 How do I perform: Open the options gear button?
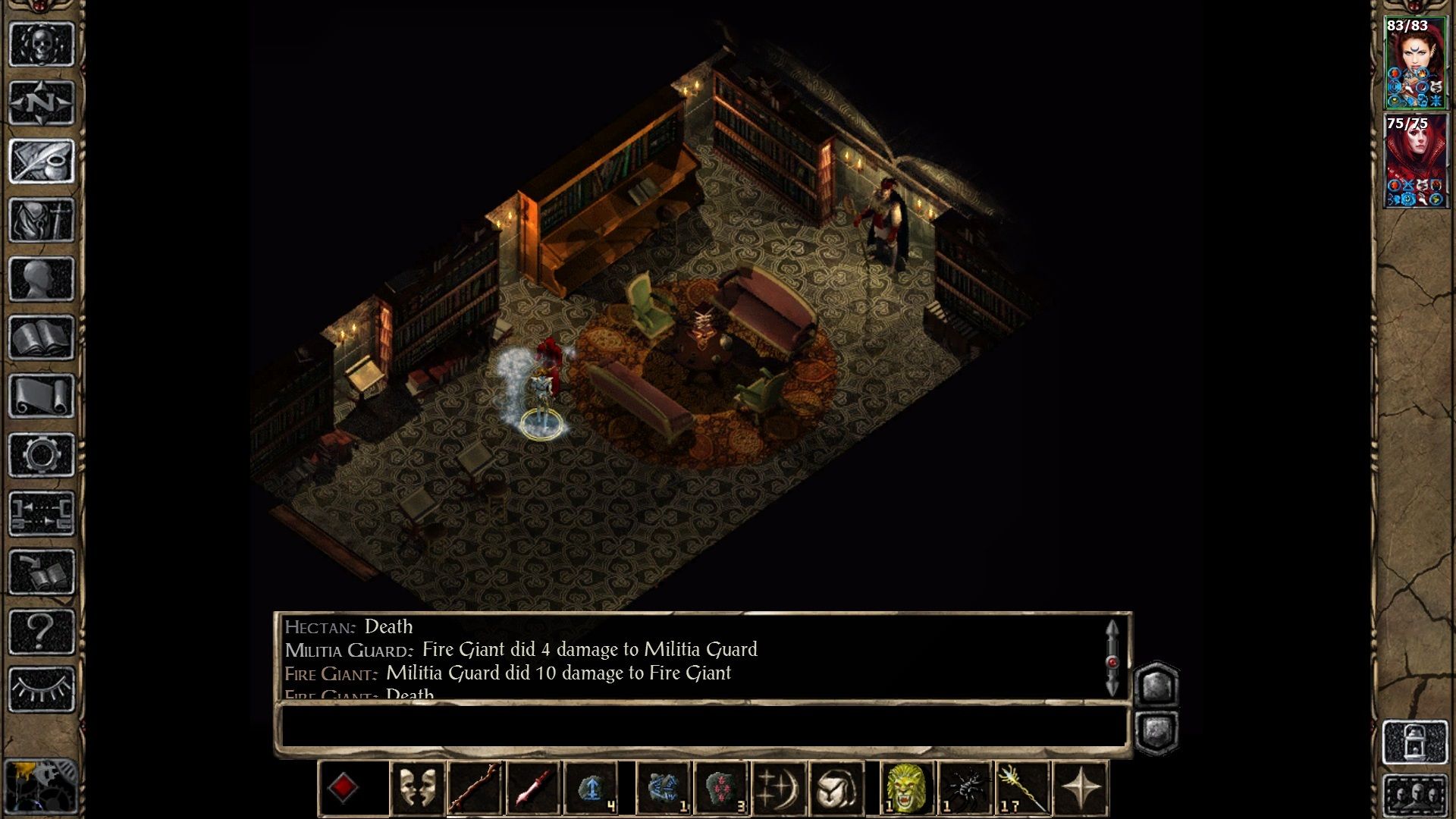pos(42,455)
